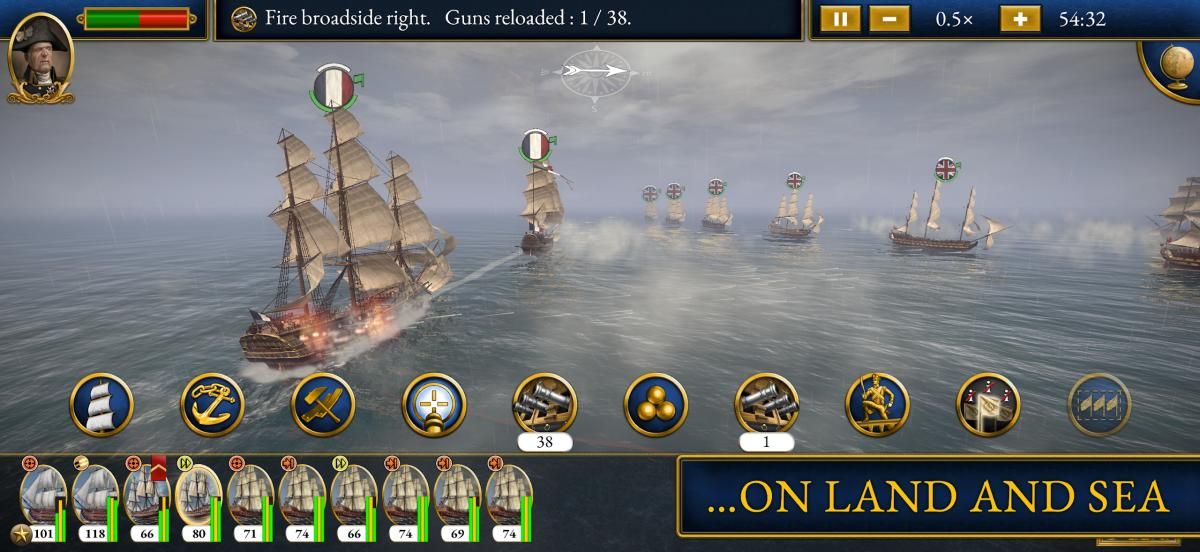The width and height of the screenshot is (1200, 552).
Task: Select the sails command icon
Action: click(102, 405)
